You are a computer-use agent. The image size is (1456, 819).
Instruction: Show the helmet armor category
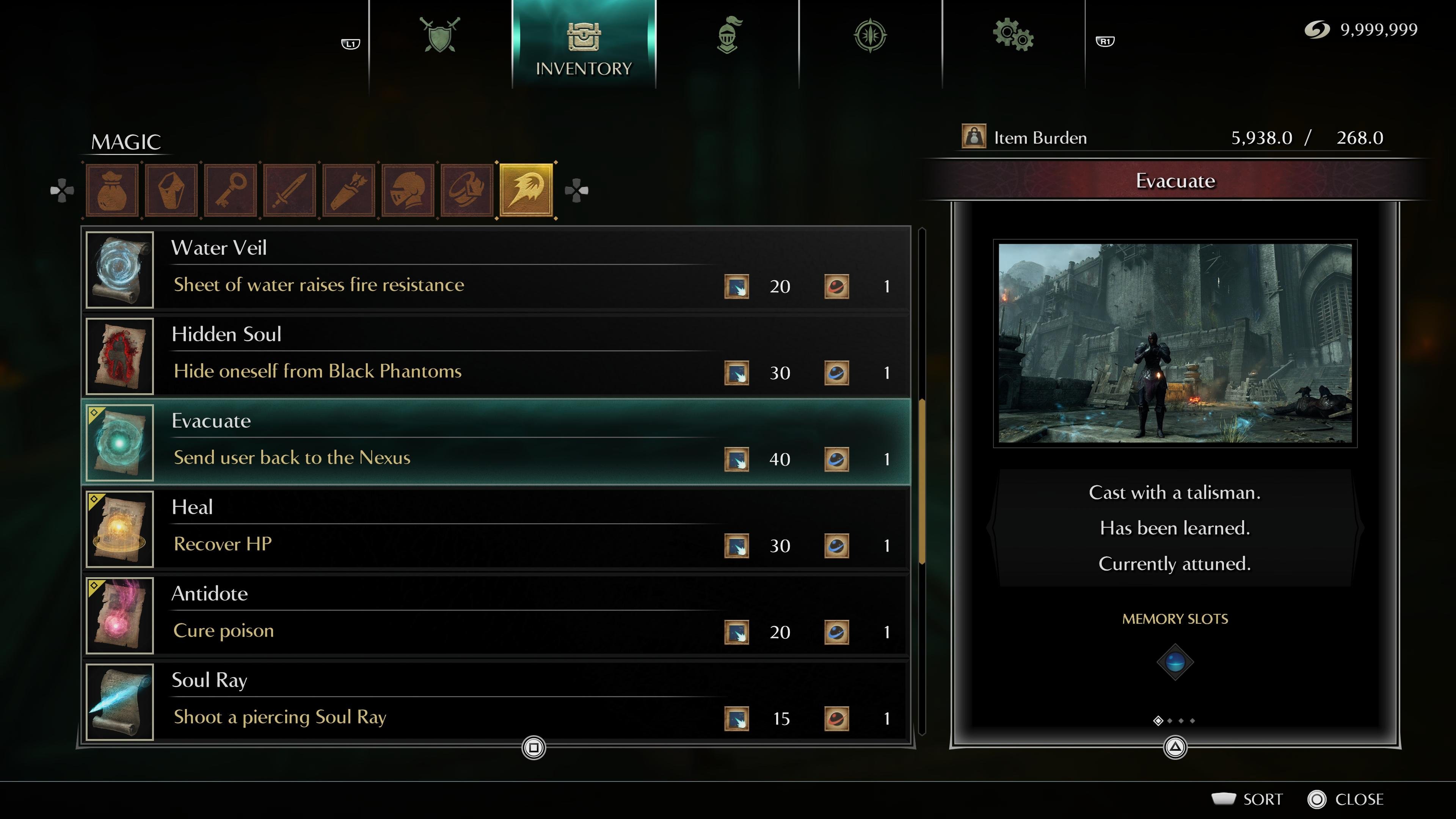pos(408,190)
